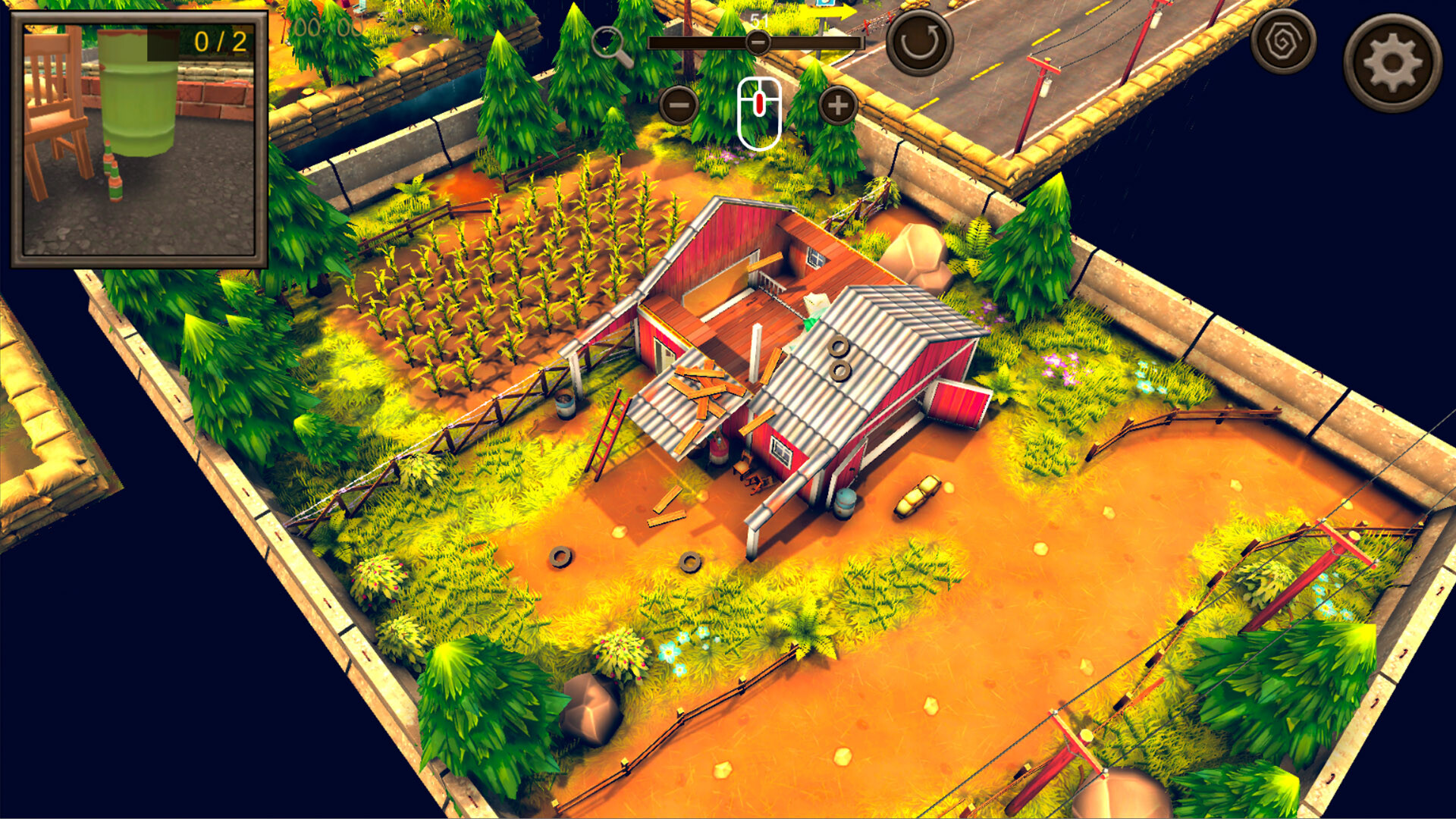Zoom out using the minus icon
The image size is (1456, 819).
[x=679, y=106]
